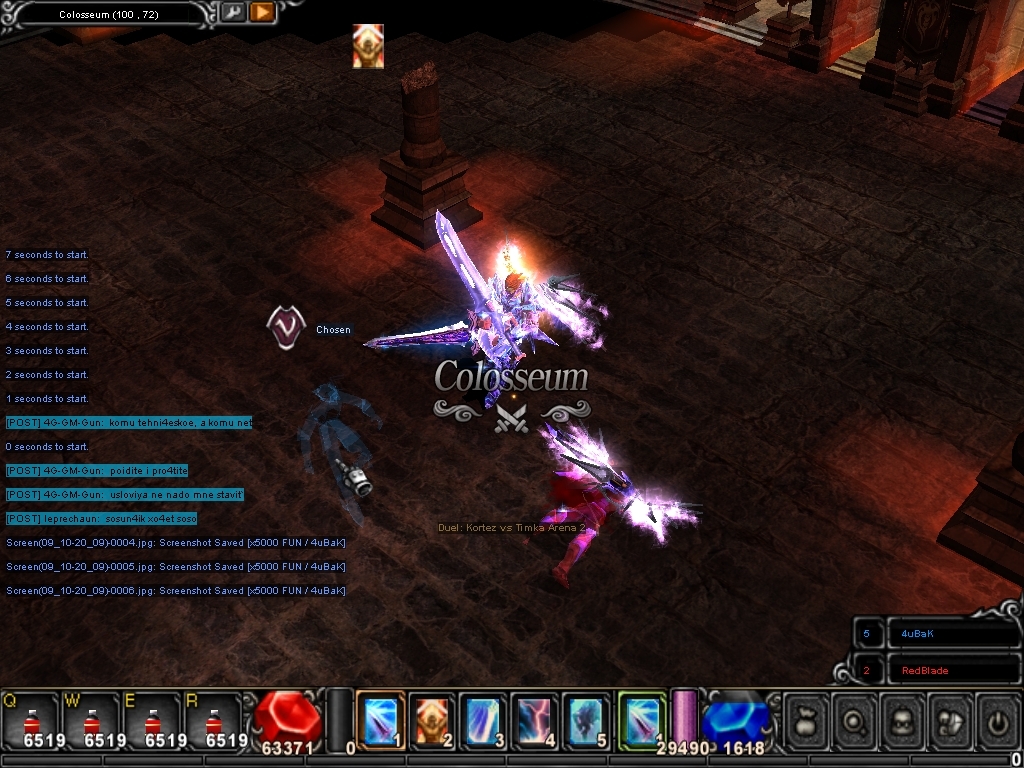Use the potion in slot W

pos(91,721)
